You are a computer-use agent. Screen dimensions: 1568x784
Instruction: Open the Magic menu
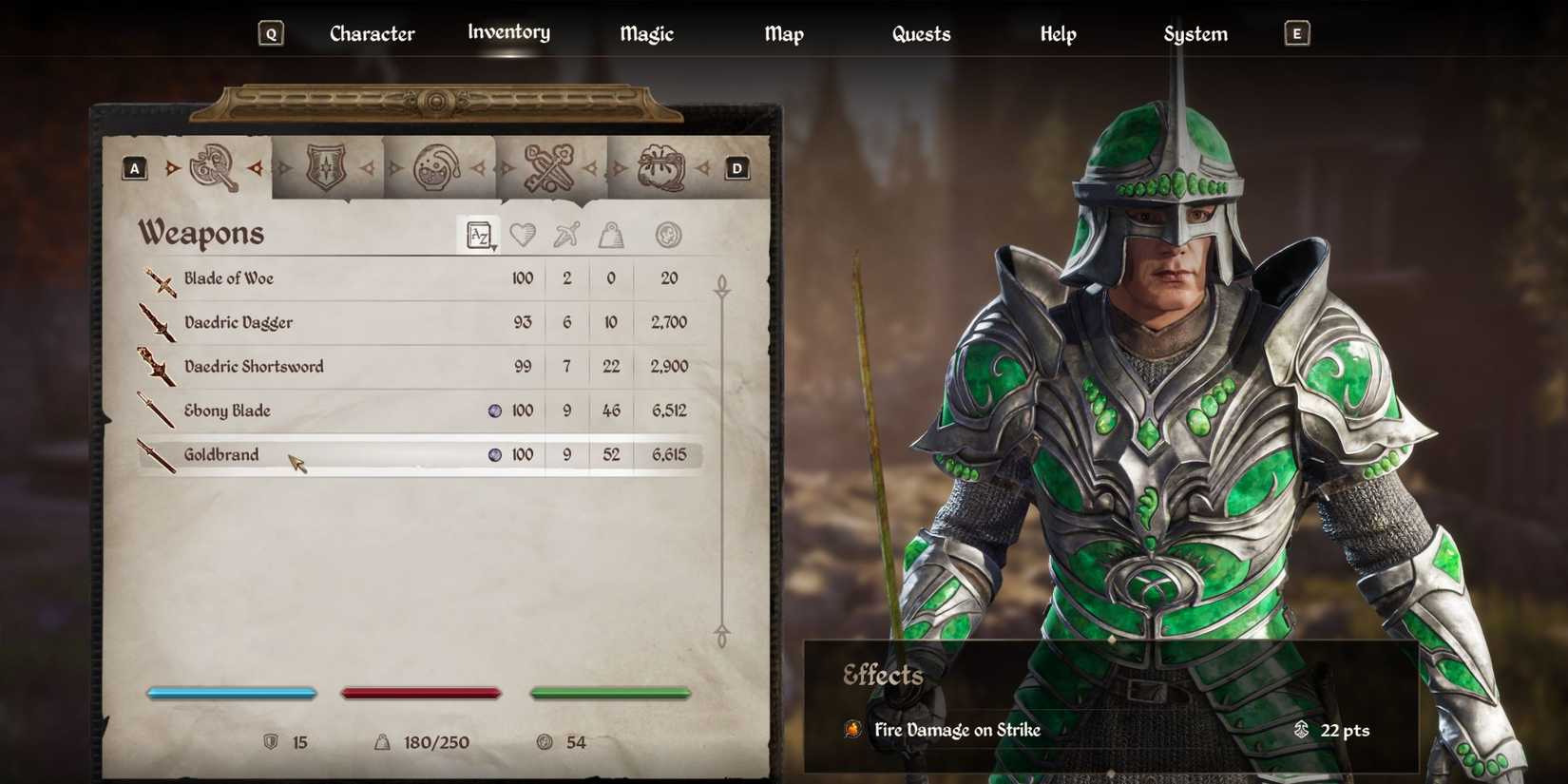coord(646,33)
